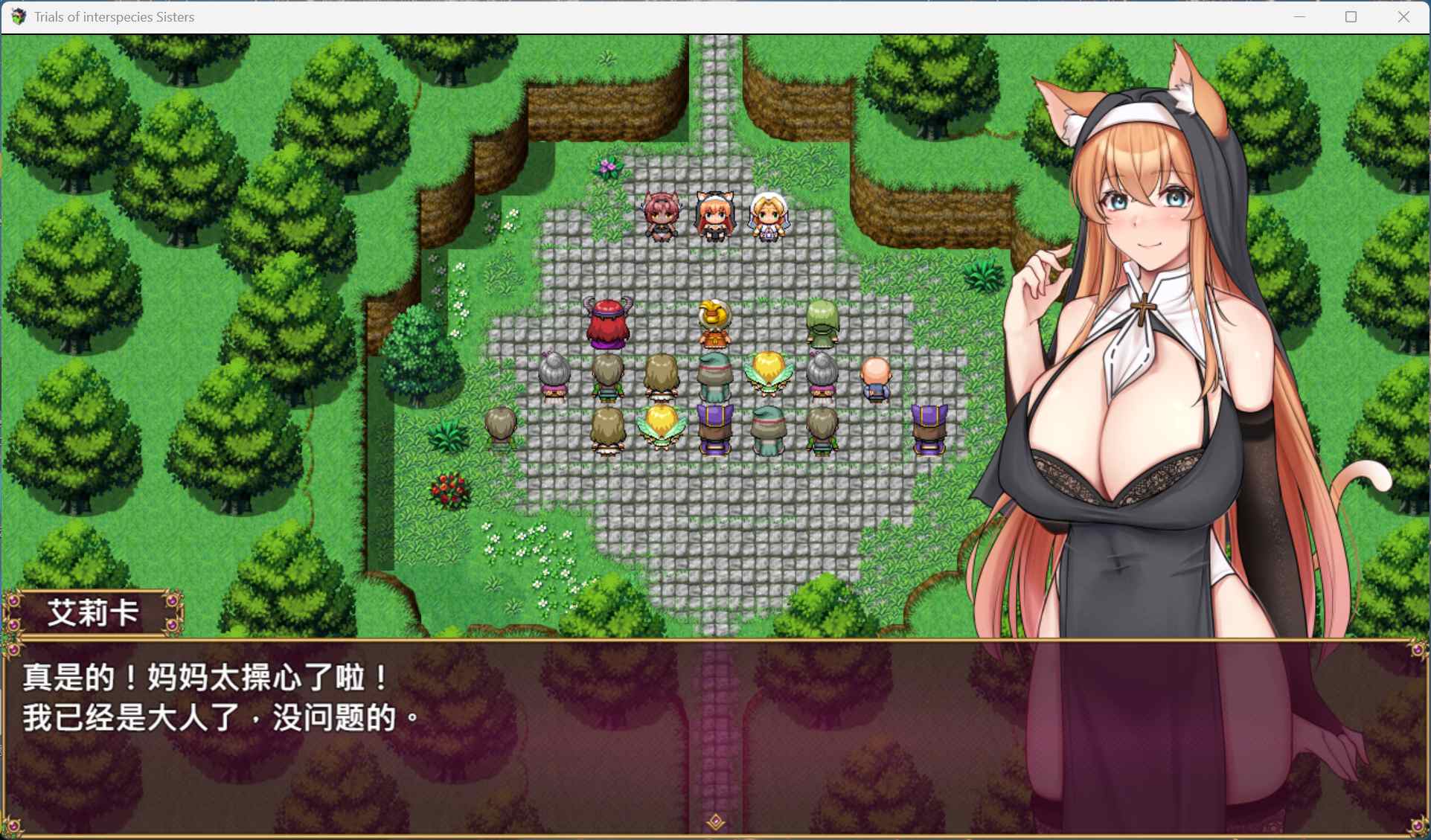Select the golden bird-headed NPC sprite
The image size is (1431, 840).
pos(713,324)
